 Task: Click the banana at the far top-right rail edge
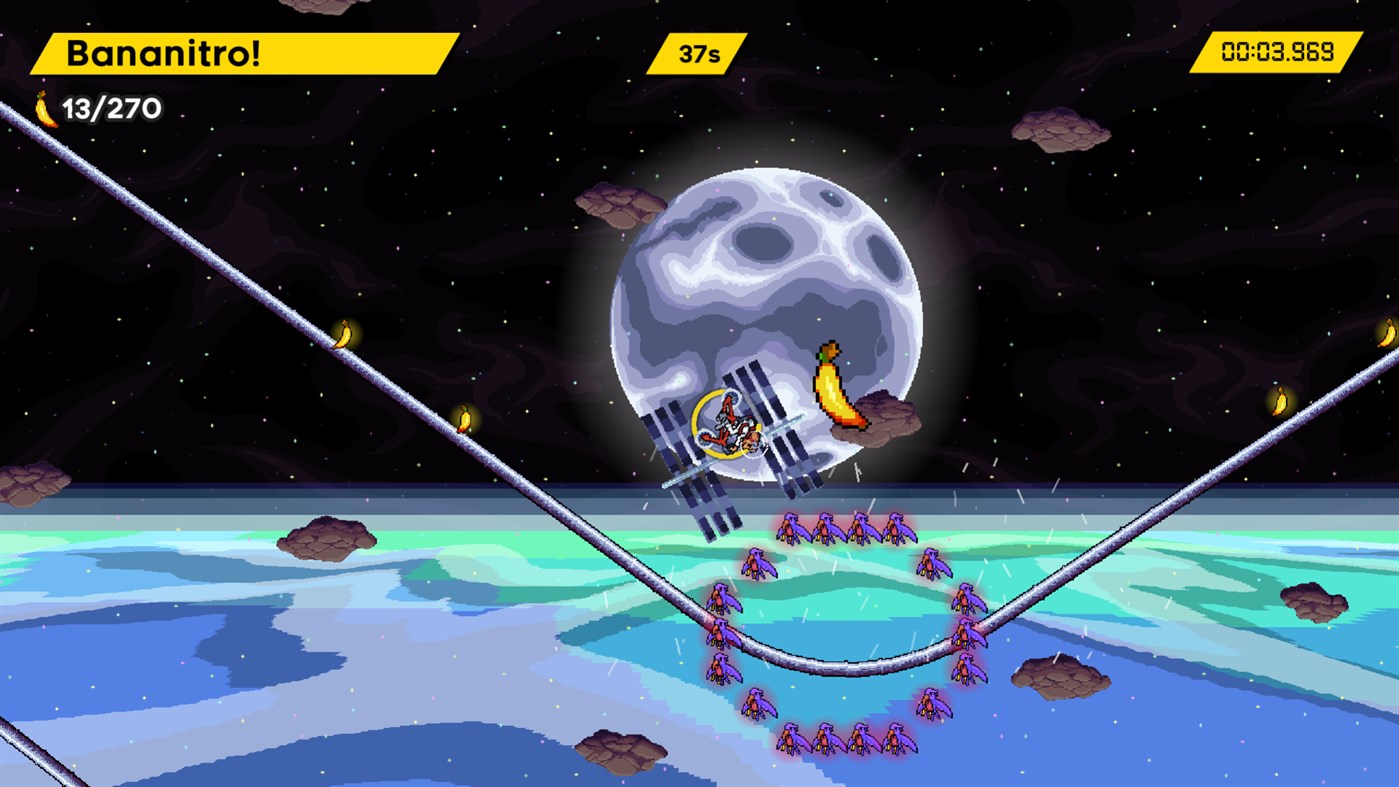1388,330
